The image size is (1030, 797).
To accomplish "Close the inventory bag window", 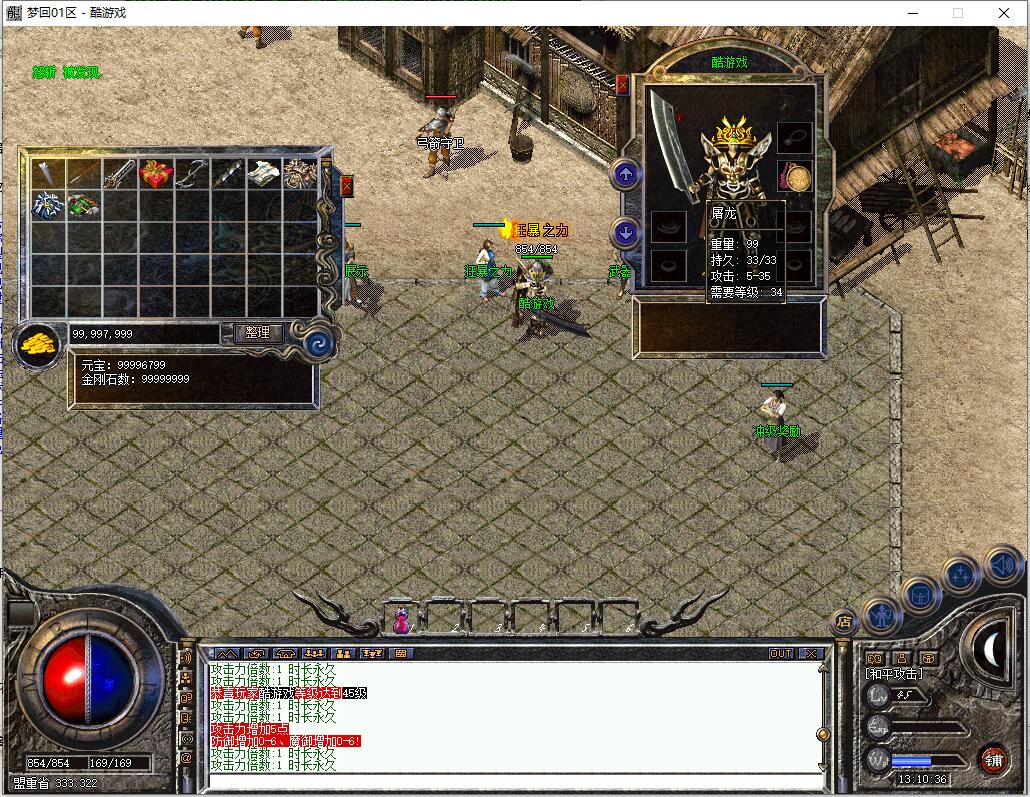I will click(x=347, y=186).
